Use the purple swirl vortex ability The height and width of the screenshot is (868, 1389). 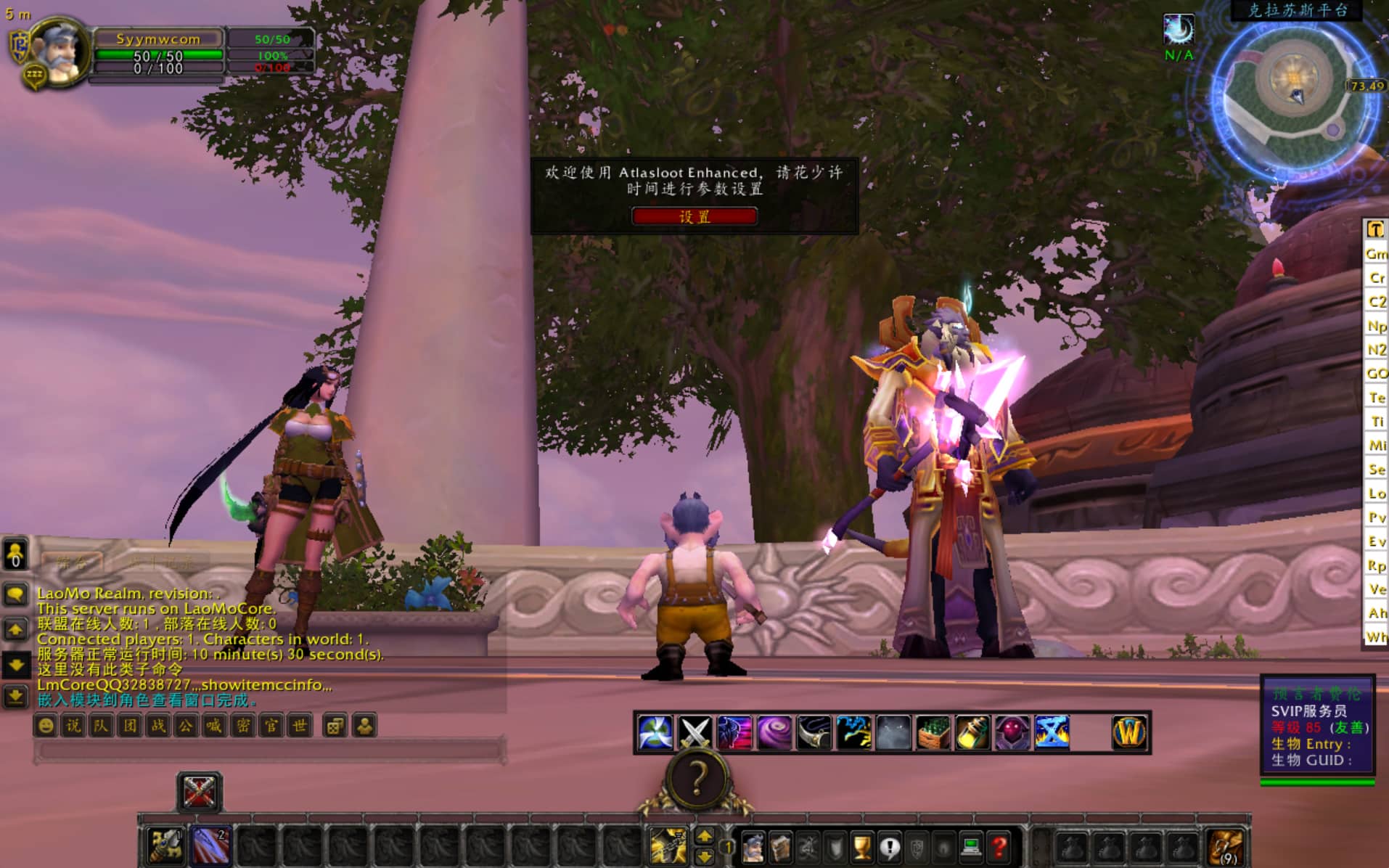click(774, 732)
